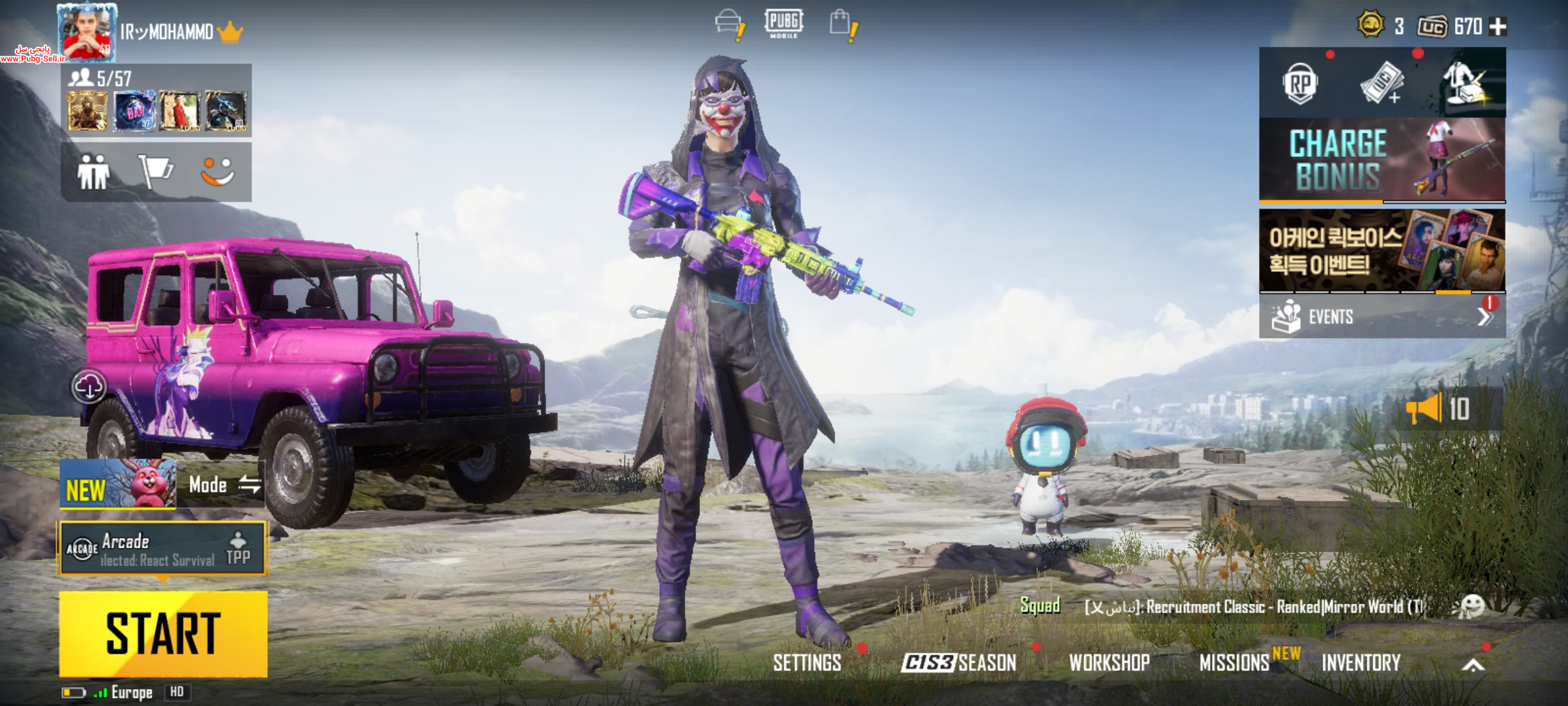Image resolution: width=1568 pixels, height=706 pixels.
Task: Click the cloud download icon
Action: click(x=89, y=387)
